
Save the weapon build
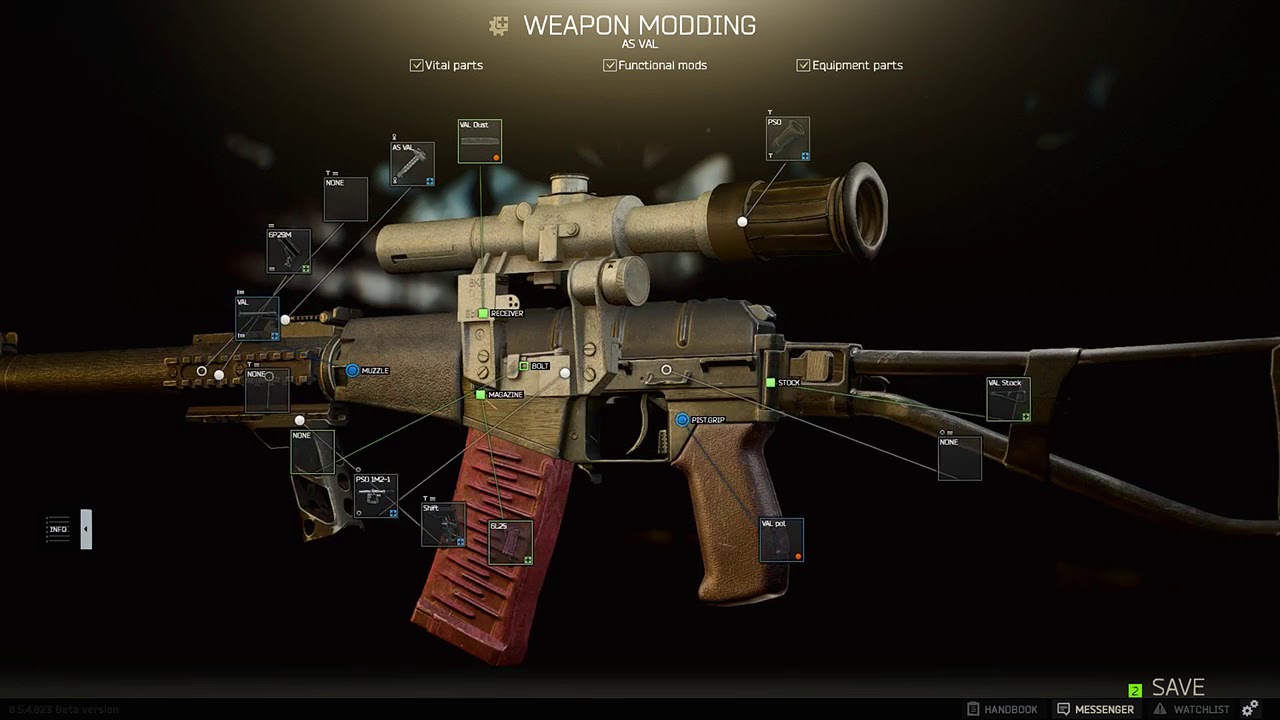coord(1177,688)
